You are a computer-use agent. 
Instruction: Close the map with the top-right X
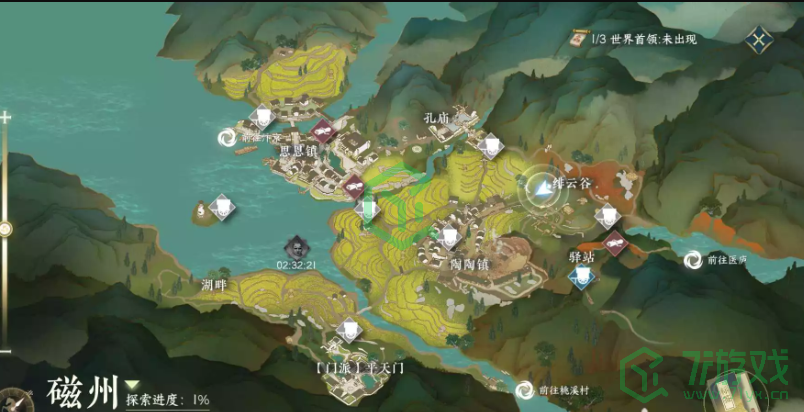click(x=760, y=41)
